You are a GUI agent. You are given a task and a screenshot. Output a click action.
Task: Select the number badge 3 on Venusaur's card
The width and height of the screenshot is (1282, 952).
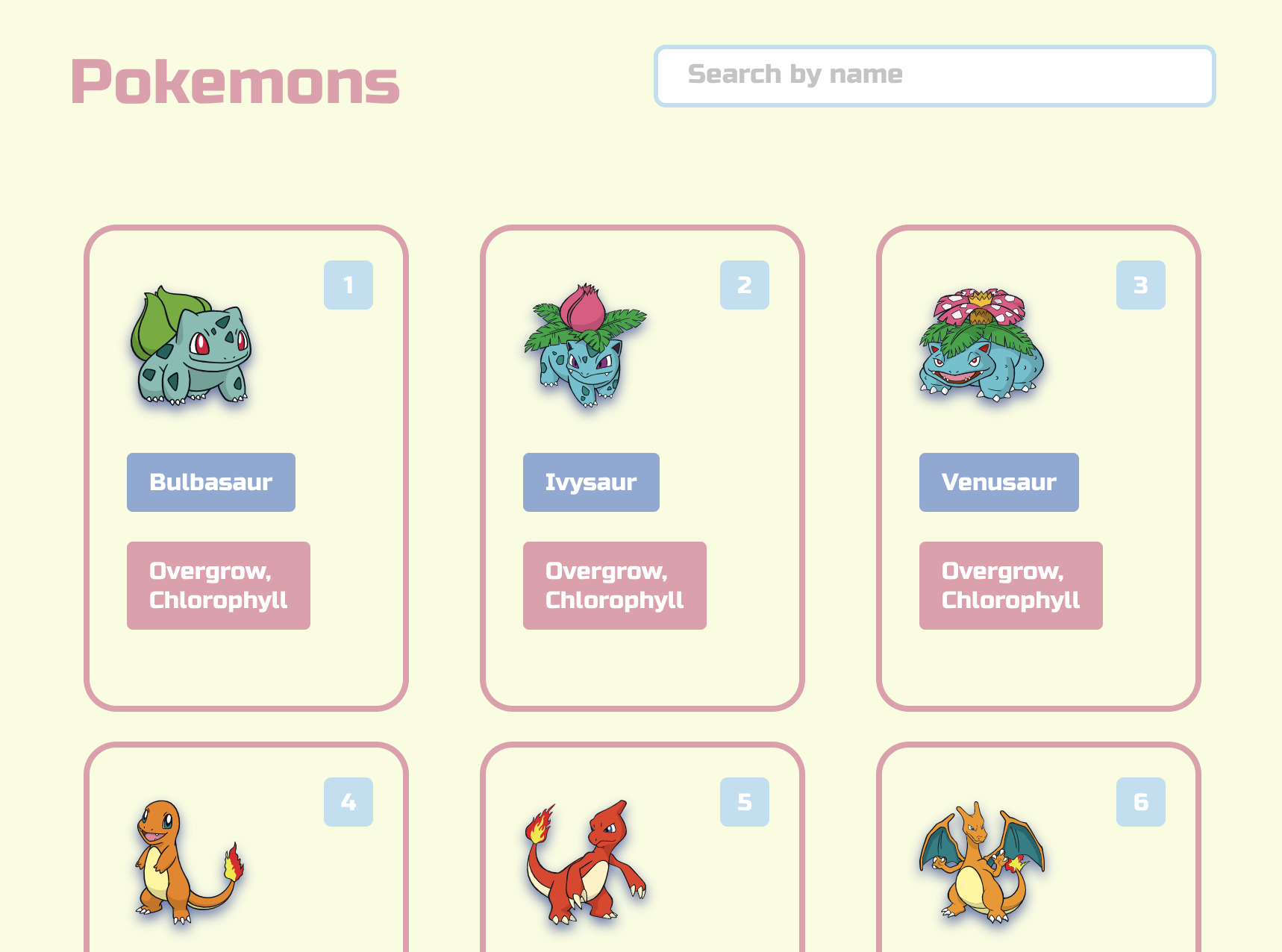[x=1140, y=284]
